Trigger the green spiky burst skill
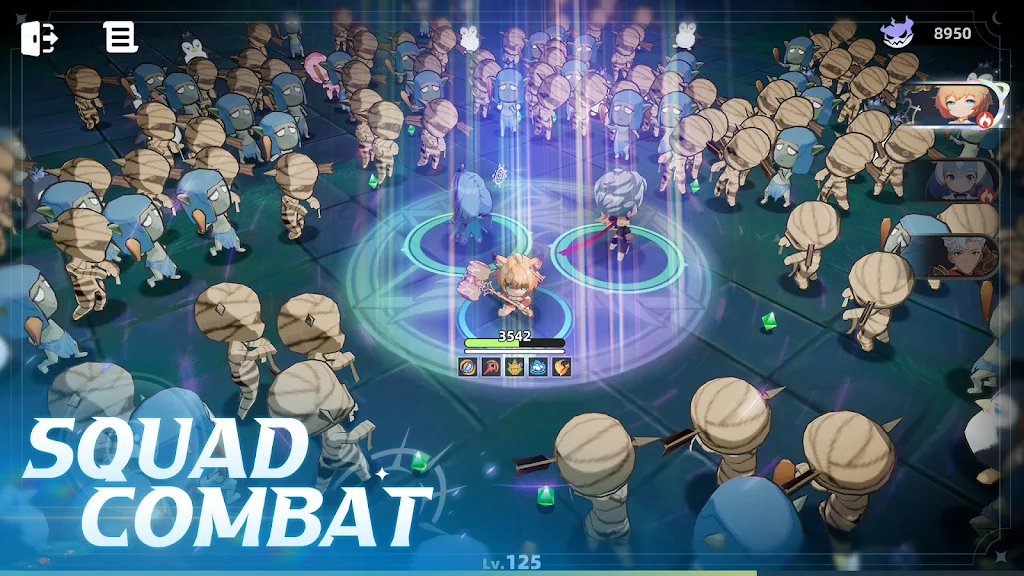 point(514,367)
